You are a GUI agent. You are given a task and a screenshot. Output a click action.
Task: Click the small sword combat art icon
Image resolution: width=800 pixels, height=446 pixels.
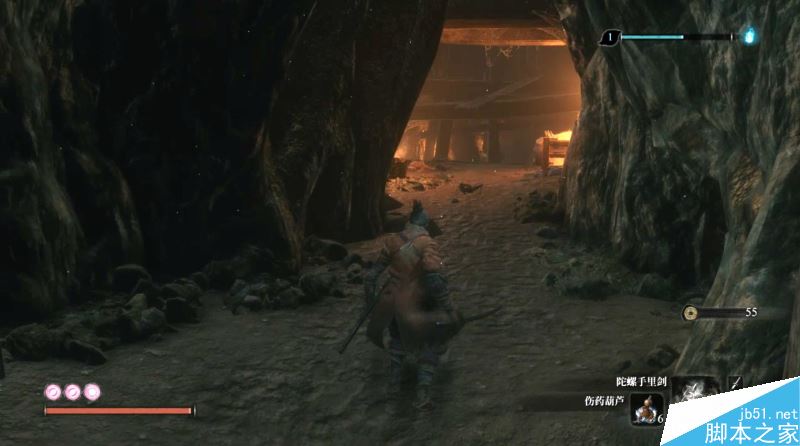click(x=736, y=384)
